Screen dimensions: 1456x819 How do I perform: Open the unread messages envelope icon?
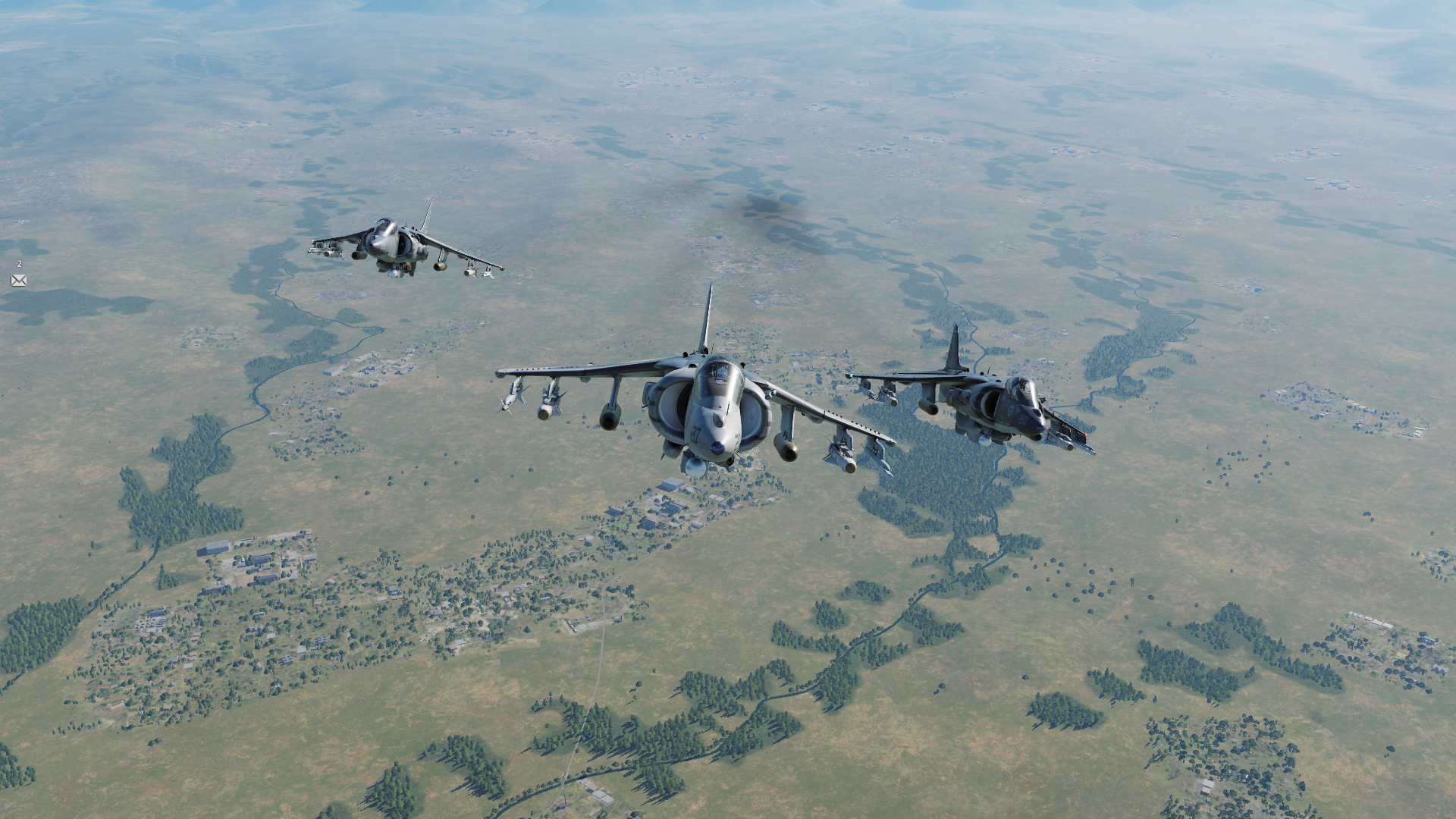click(19, 281)
